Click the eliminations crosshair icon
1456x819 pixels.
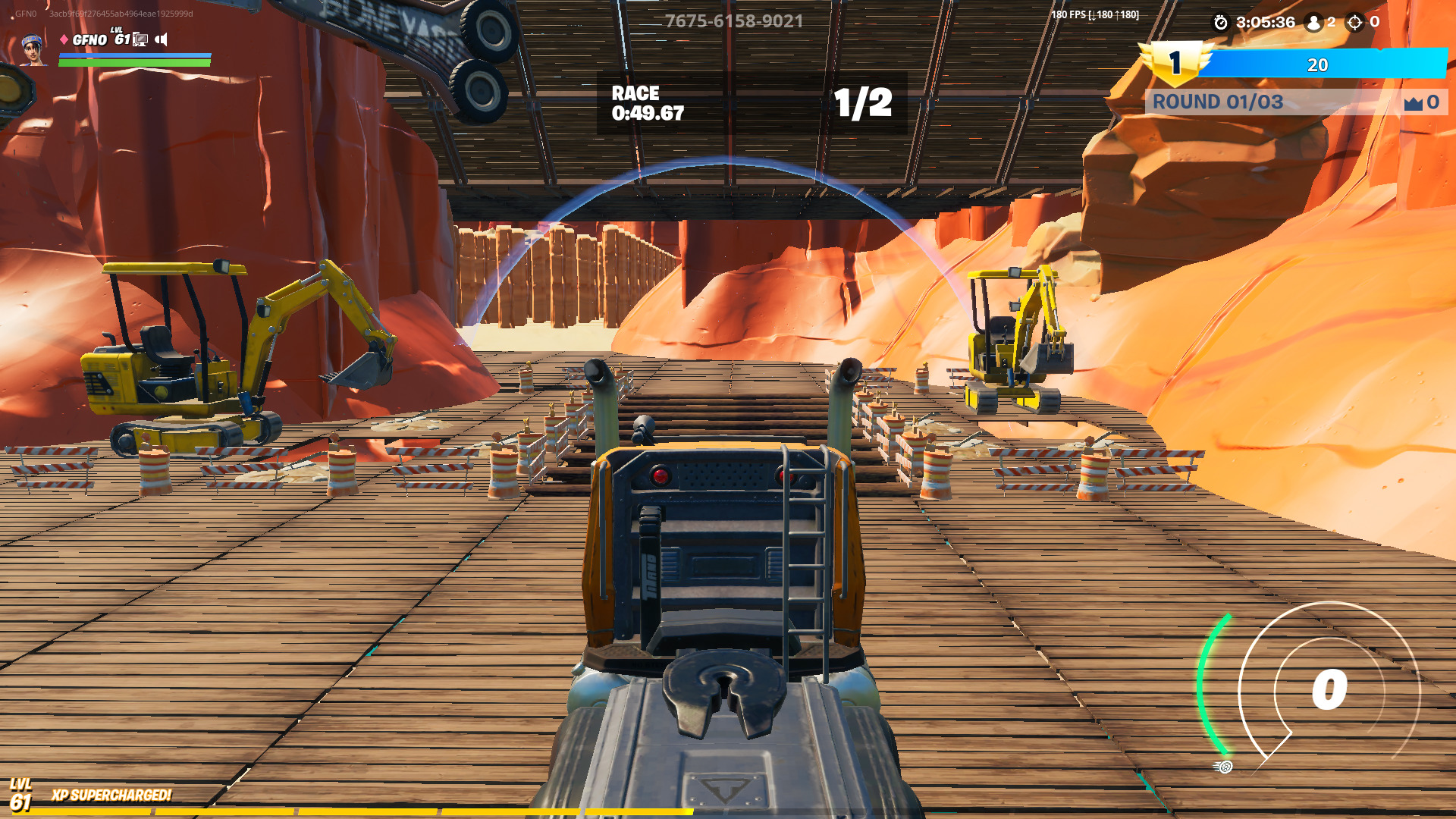click(1354, 23)
